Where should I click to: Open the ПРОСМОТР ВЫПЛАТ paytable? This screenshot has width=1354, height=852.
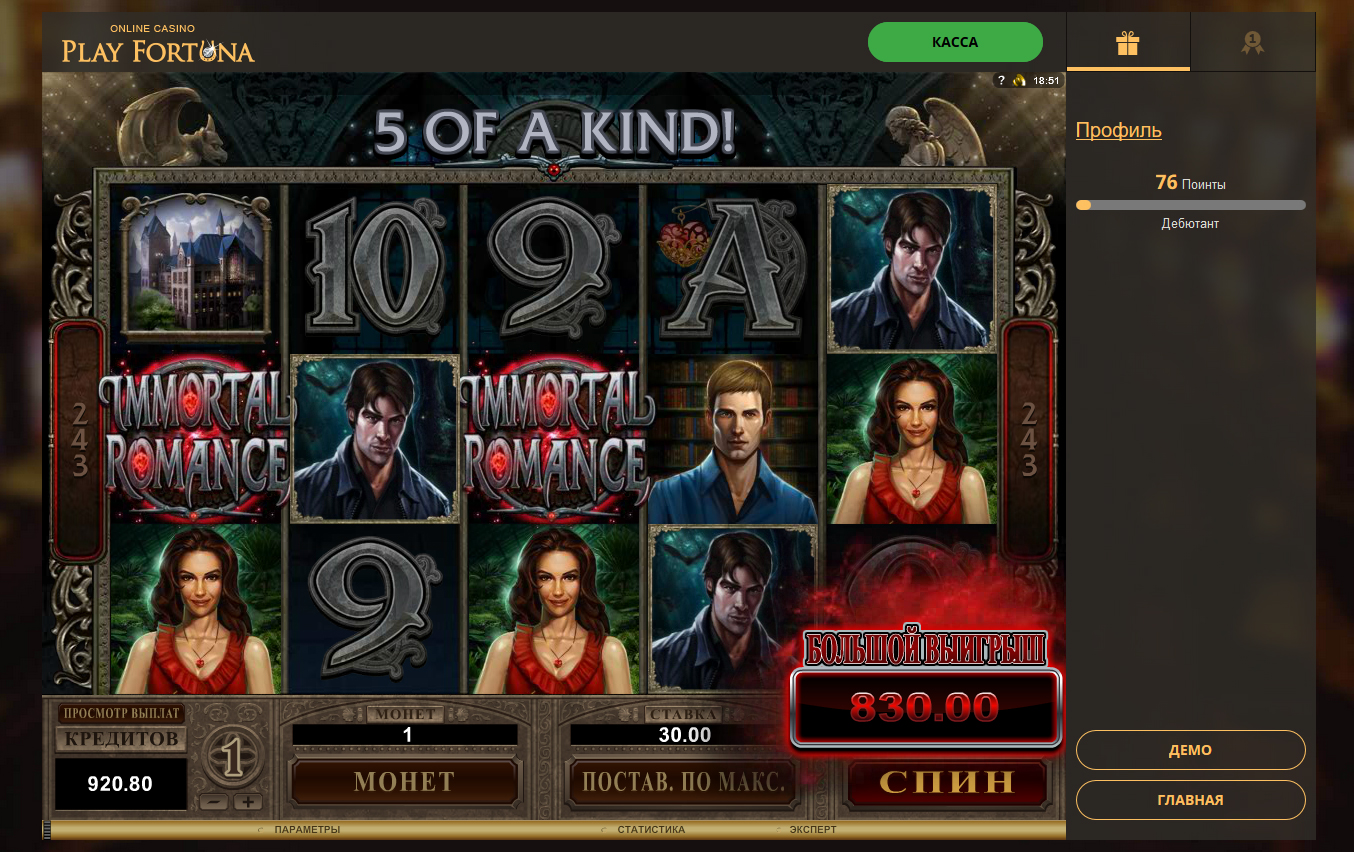[x=121, y=713]
